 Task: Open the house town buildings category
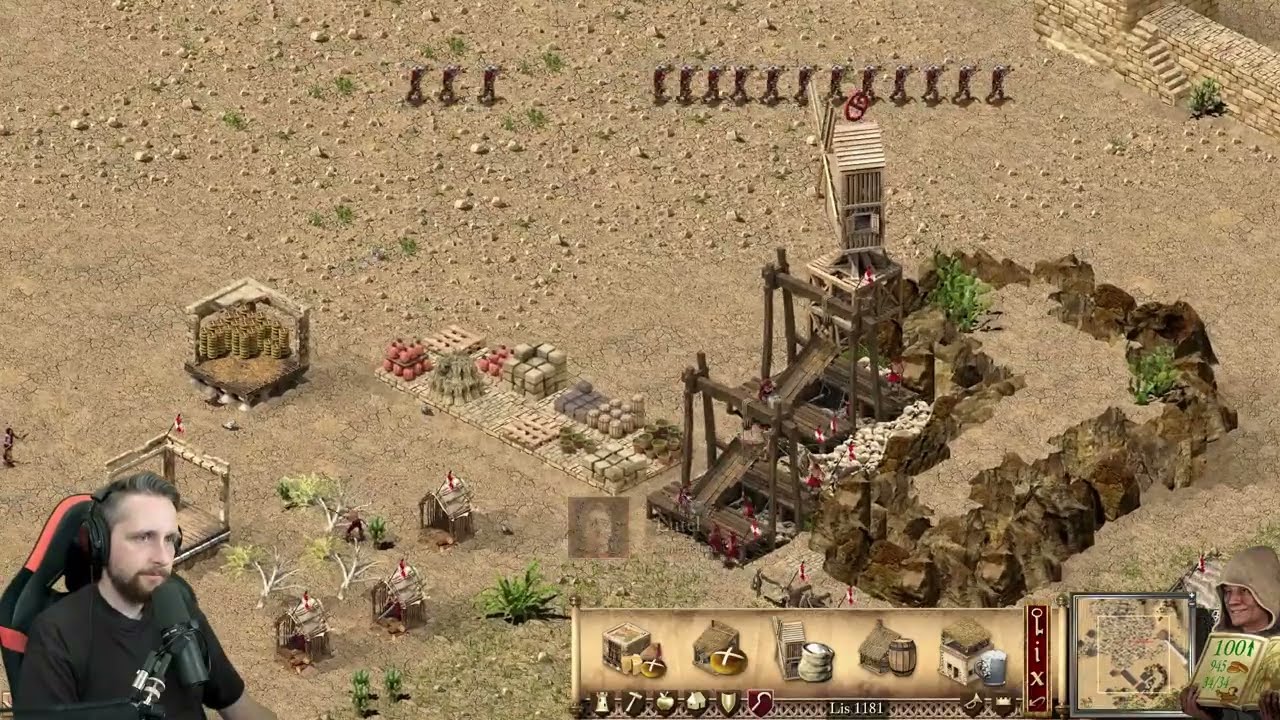[x=697, y=704]
